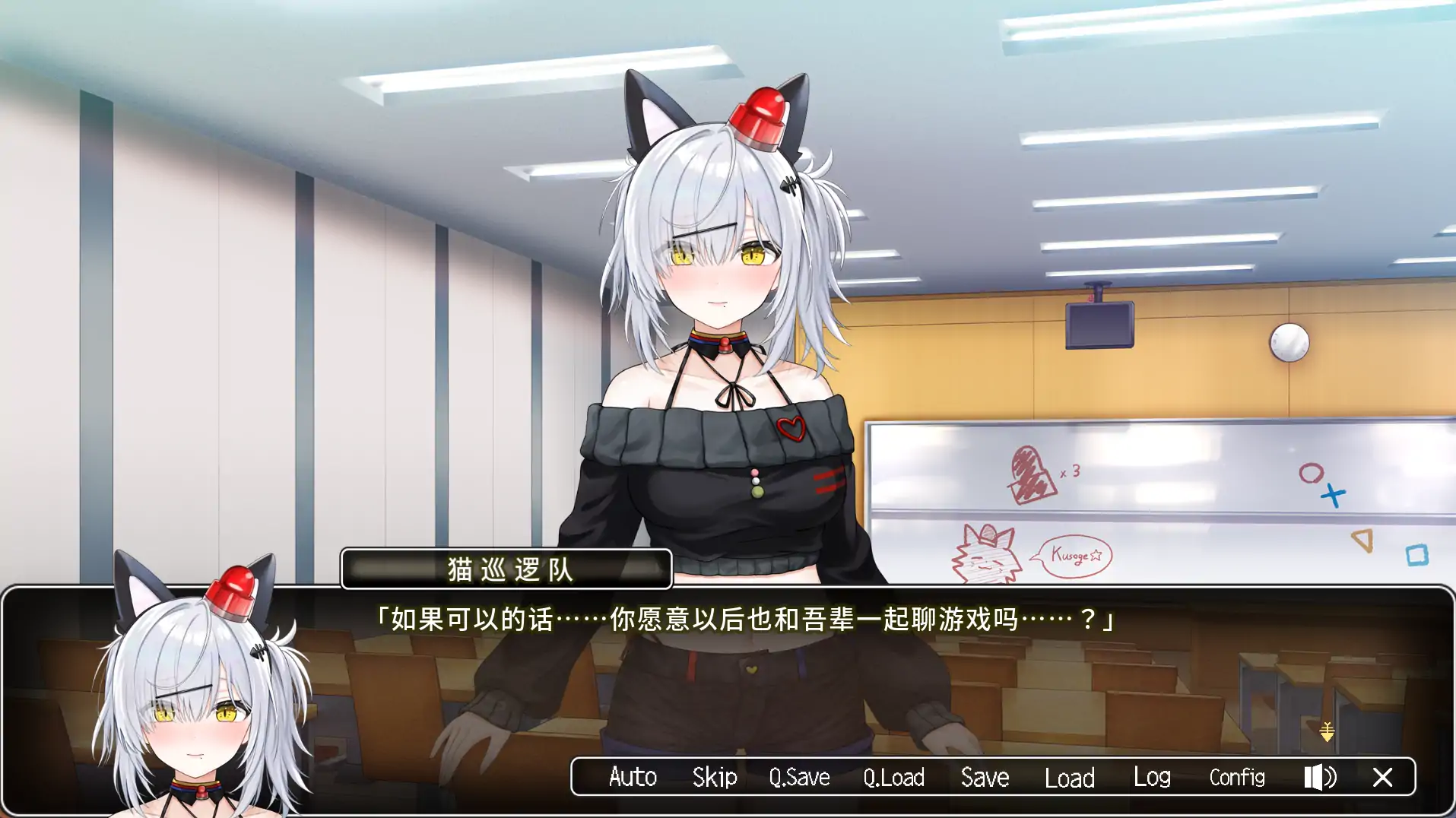Screen dimensions: 1456x818
Task: Mute the game audio via the speaker icon
Action: [1321, 777]
